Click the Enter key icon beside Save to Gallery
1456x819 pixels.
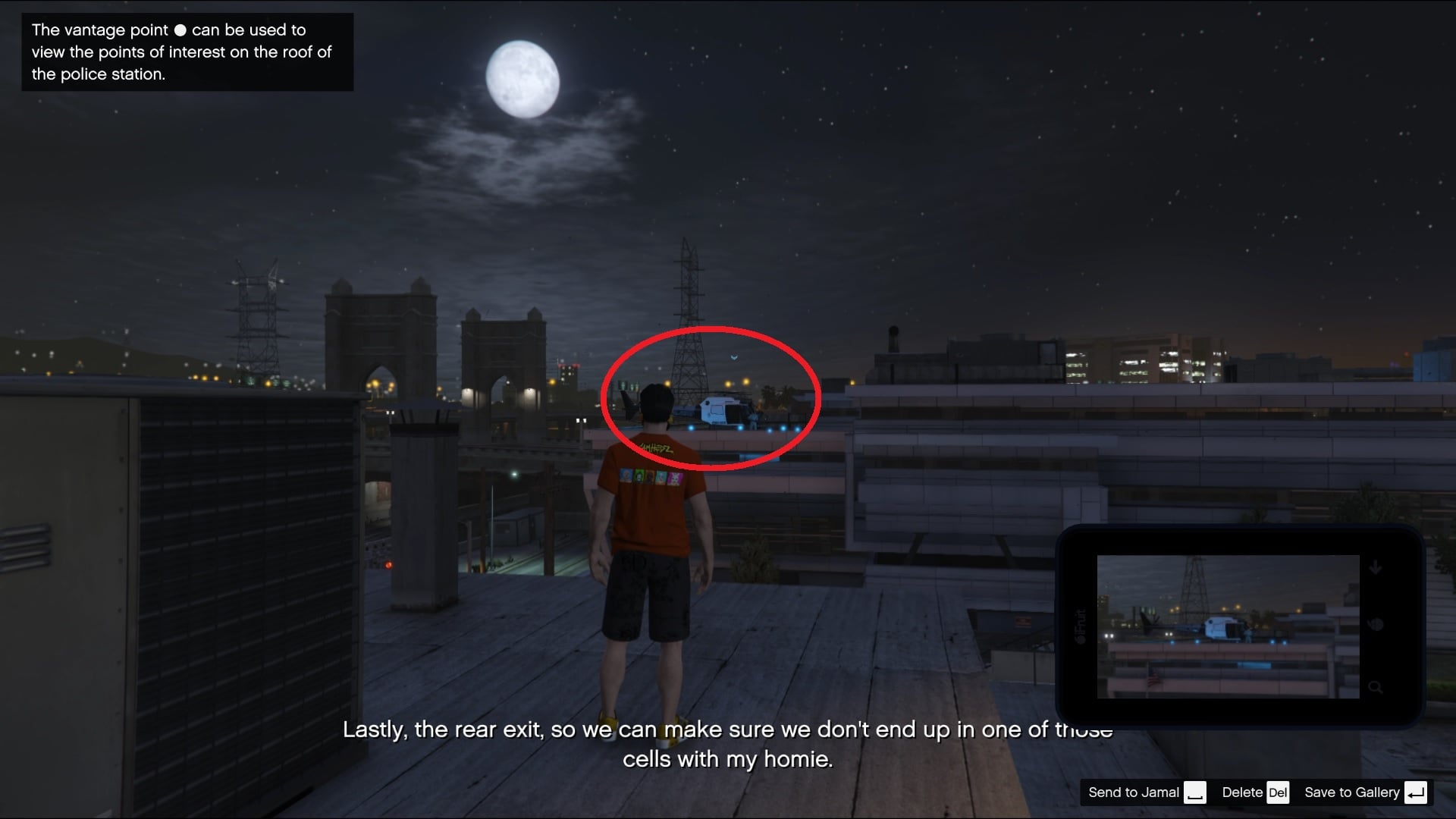click(1414, 792)
